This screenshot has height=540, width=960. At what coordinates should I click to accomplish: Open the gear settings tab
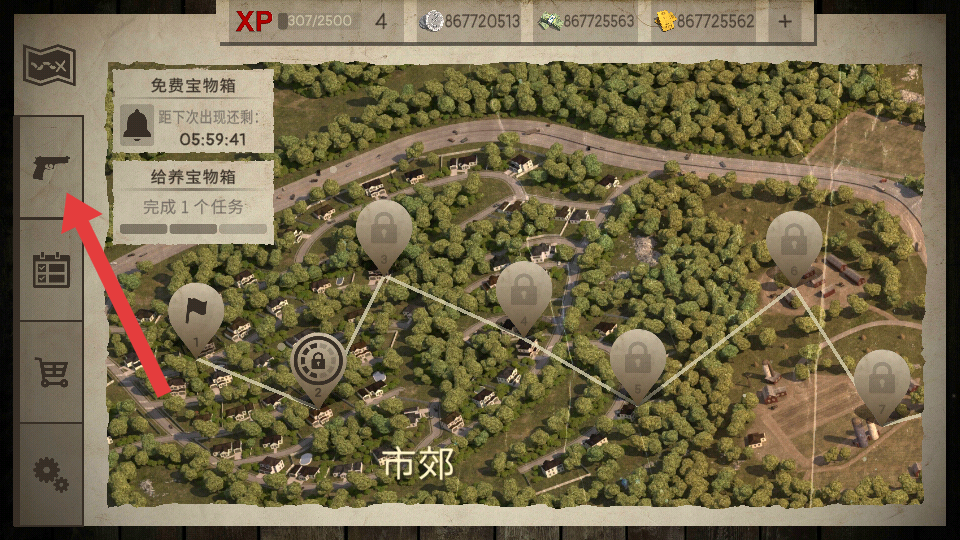50,472
